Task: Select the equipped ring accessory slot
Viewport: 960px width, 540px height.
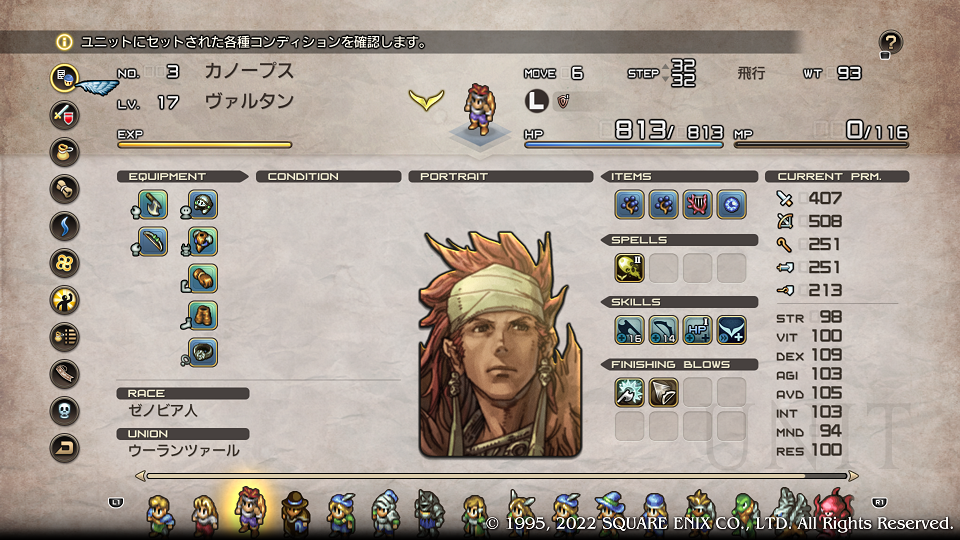Action: [x=203, y=352]
